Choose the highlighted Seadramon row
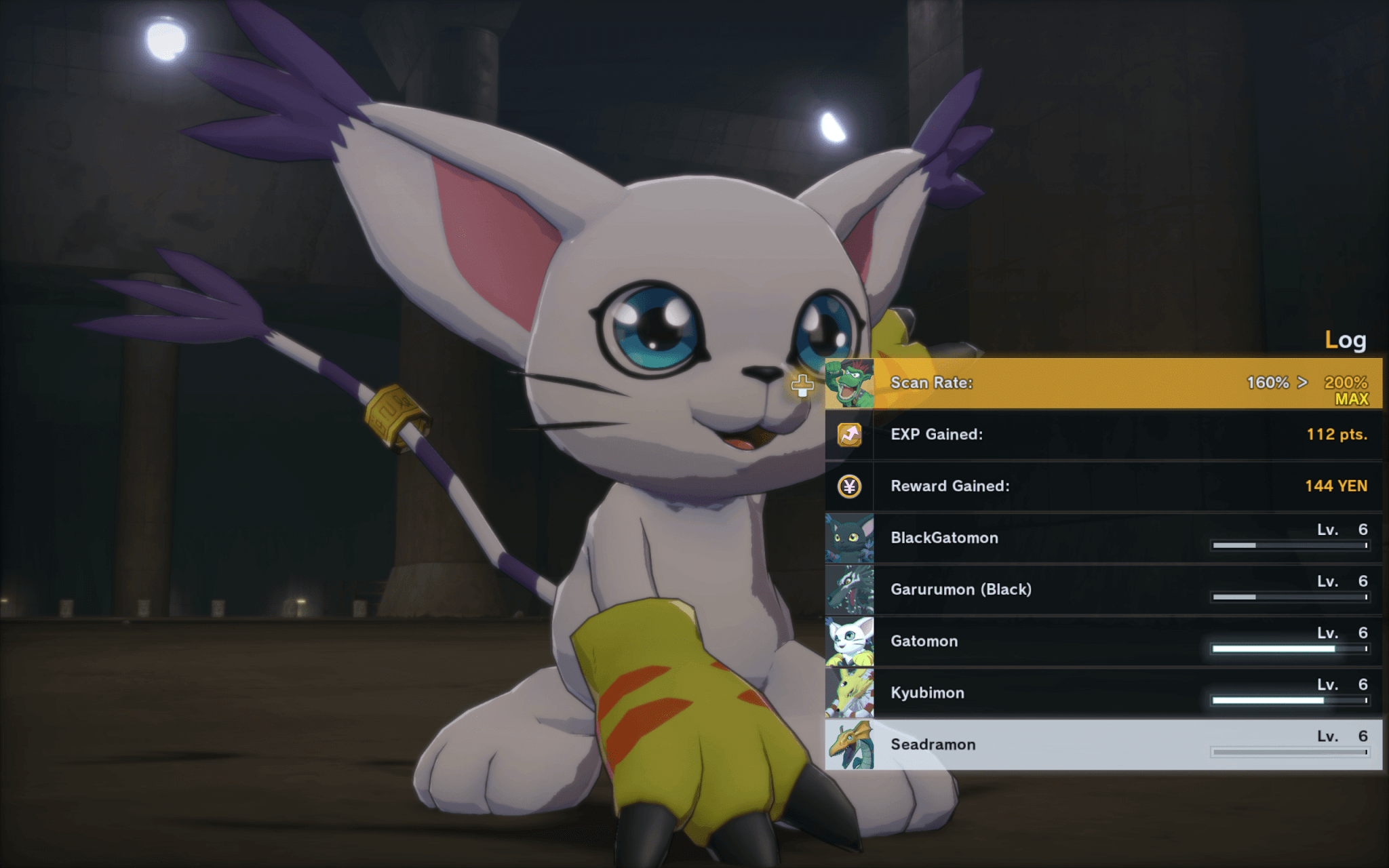Viewport: 1389px width, 868px height. tap(1103, 745)
